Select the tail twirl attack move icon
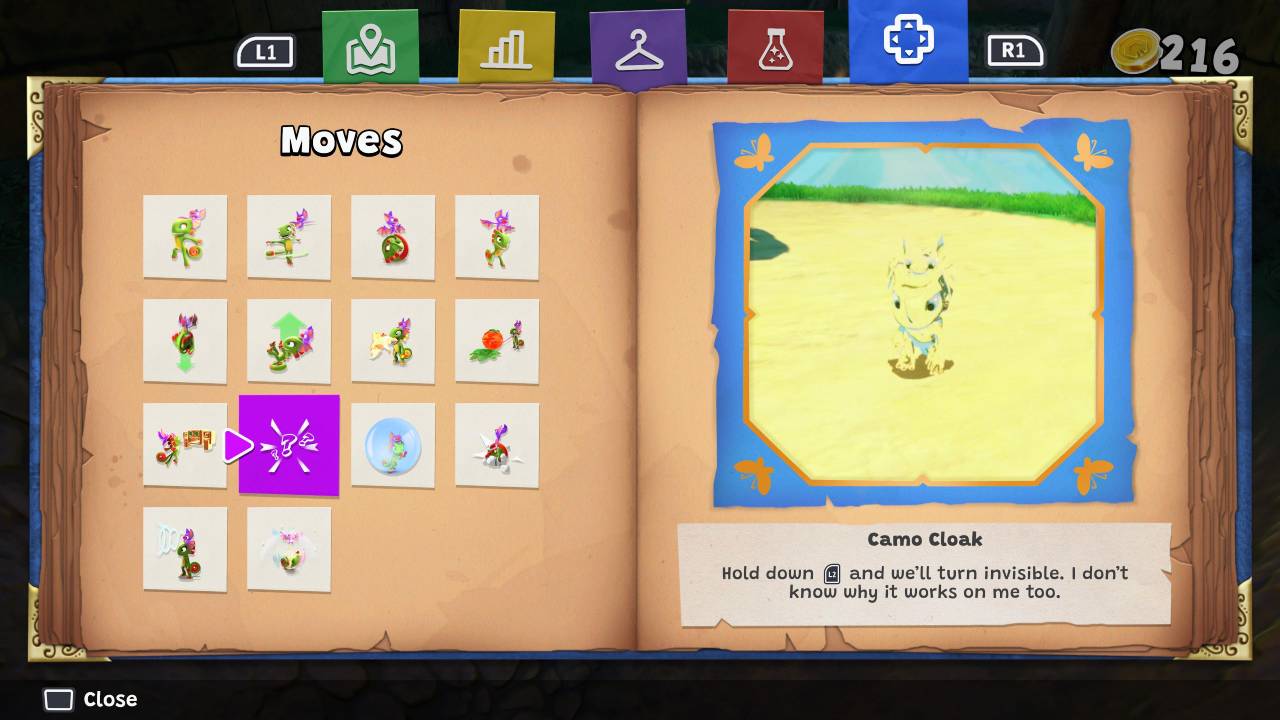 pos(289,237)
